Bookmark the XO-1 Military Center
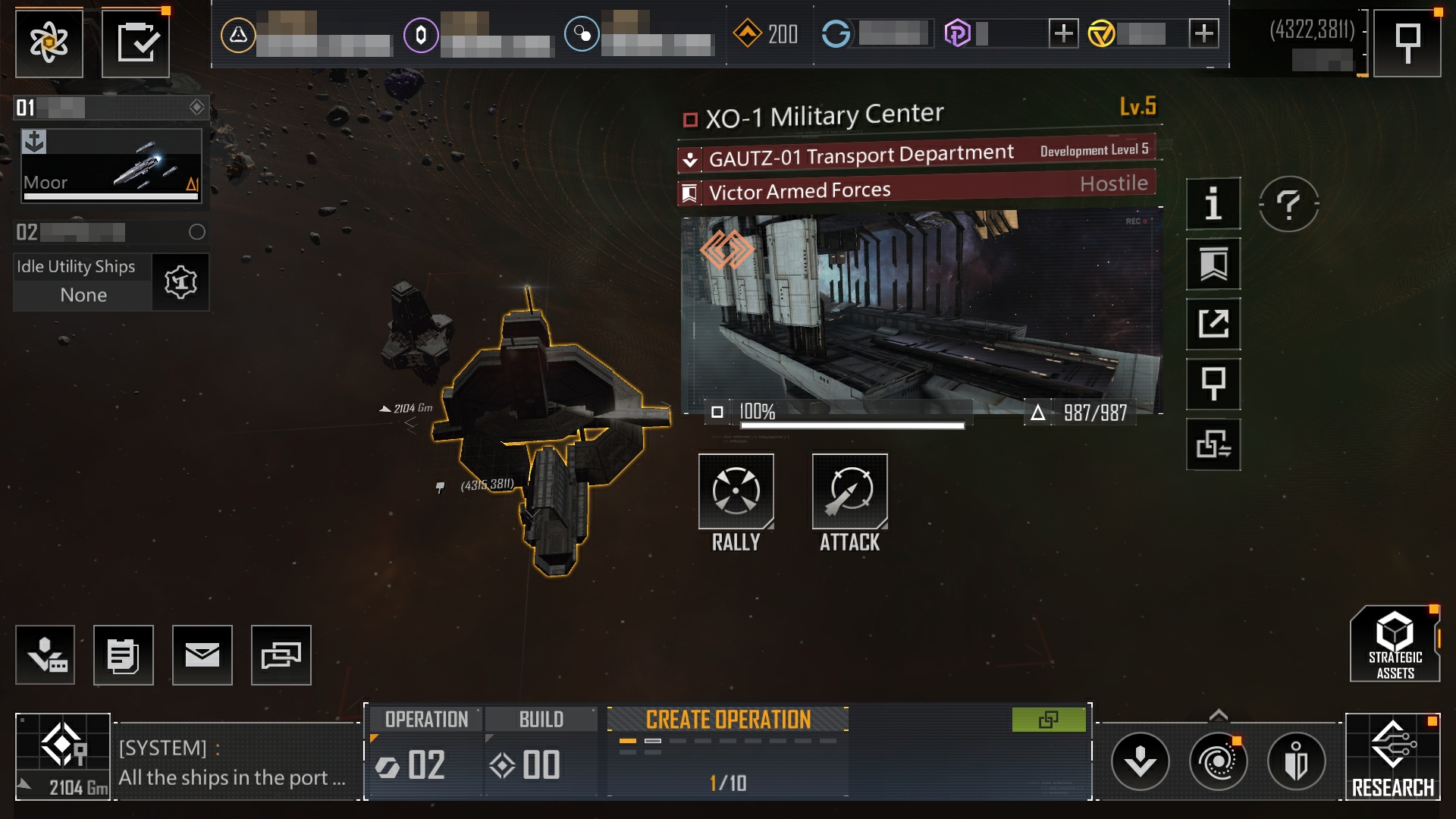Screen dimensions: 1456x819 [x=1213, y=264]
